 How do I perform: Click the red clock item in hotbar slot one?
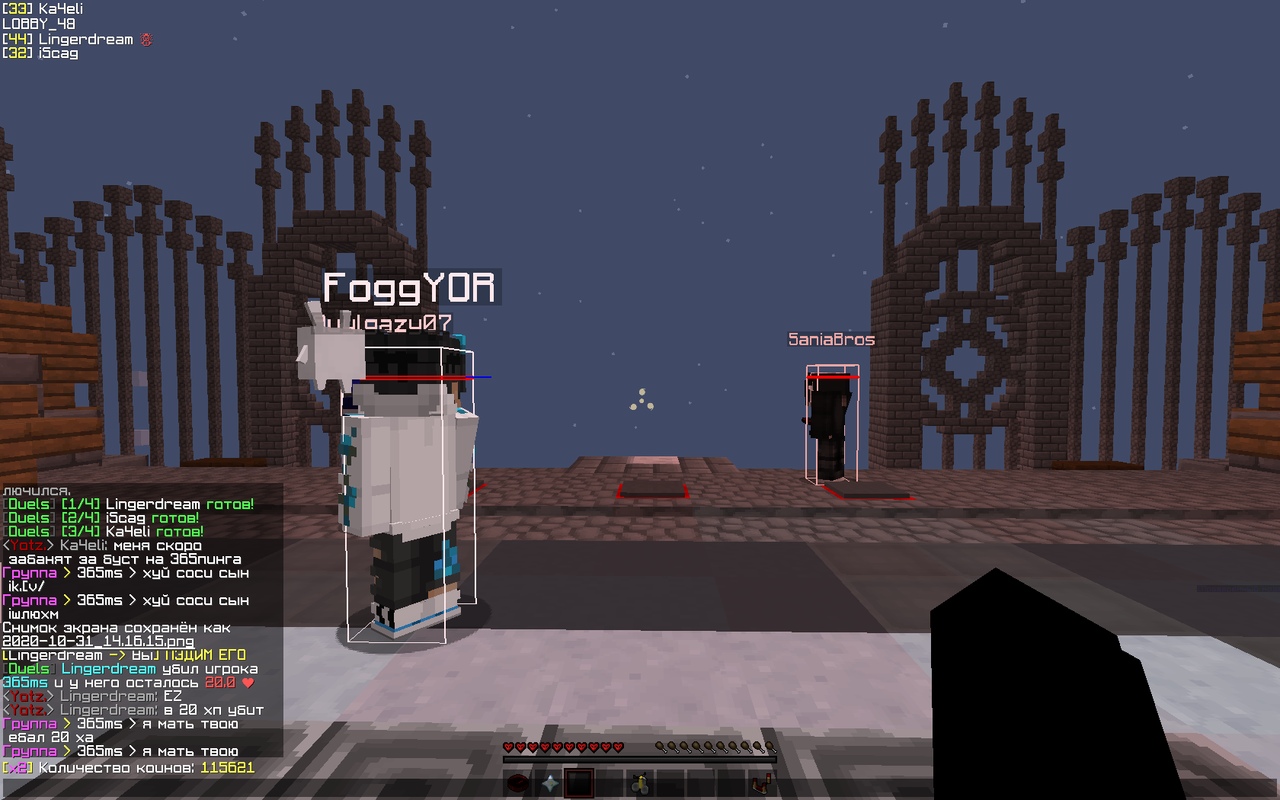pyautogui.click(x=517, y=783)
